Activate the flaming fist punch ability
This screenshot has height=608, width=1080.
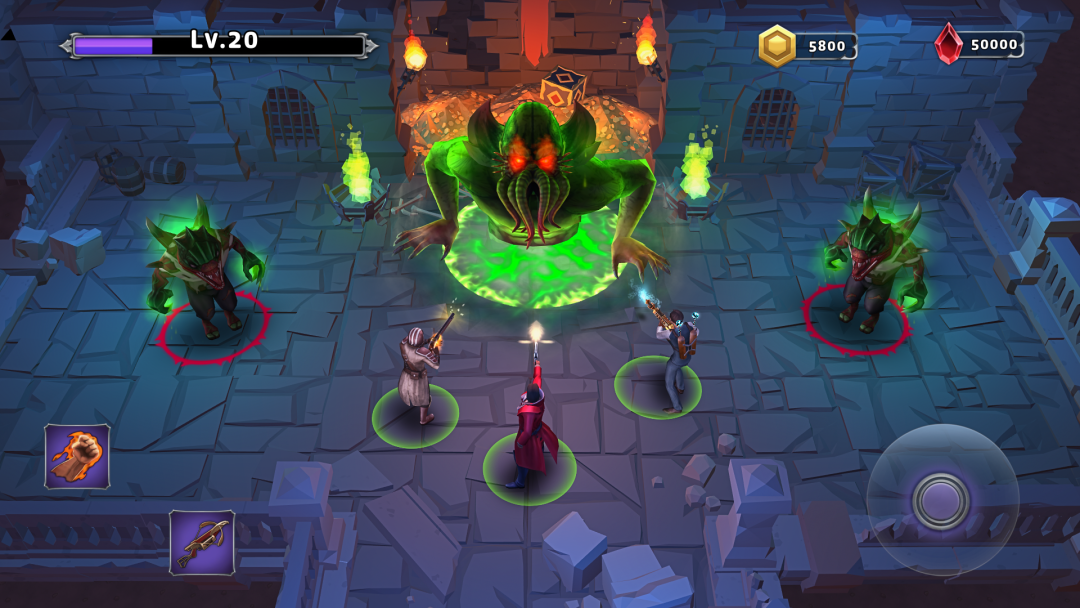click(x=77, y=456)
